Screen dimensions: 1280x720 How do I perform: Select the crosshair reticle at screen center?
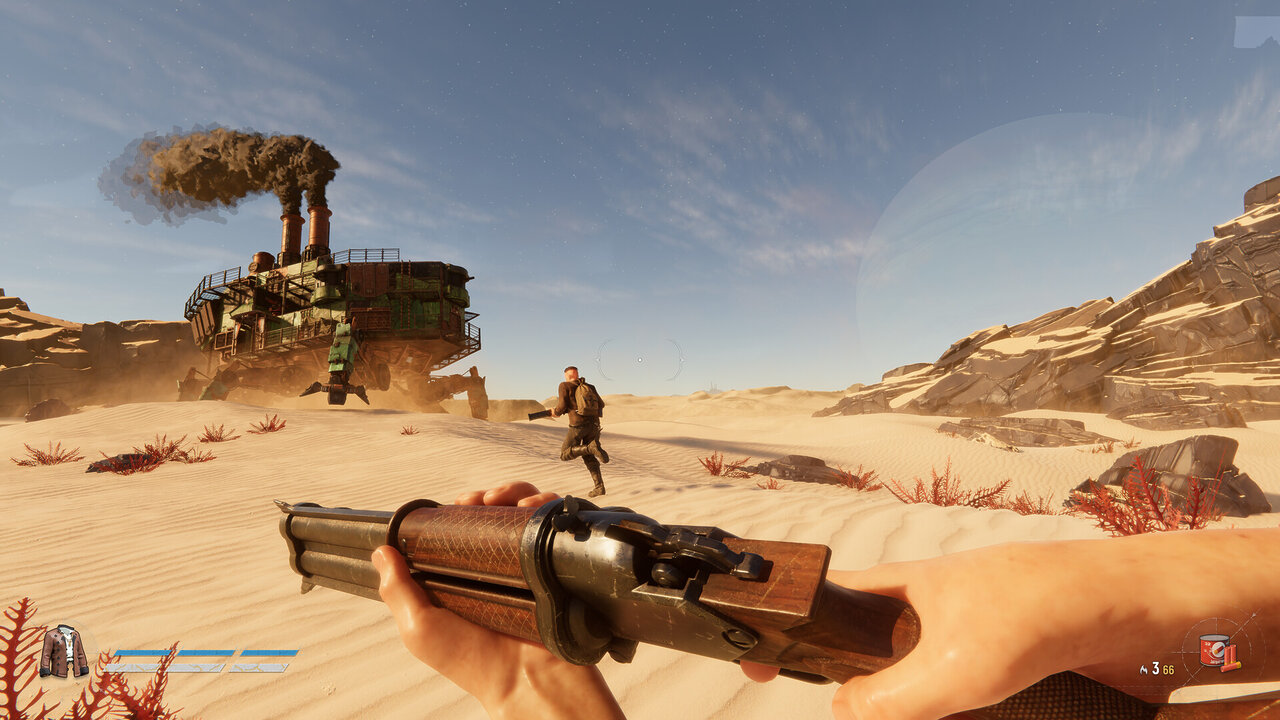(x=640, y=360)
